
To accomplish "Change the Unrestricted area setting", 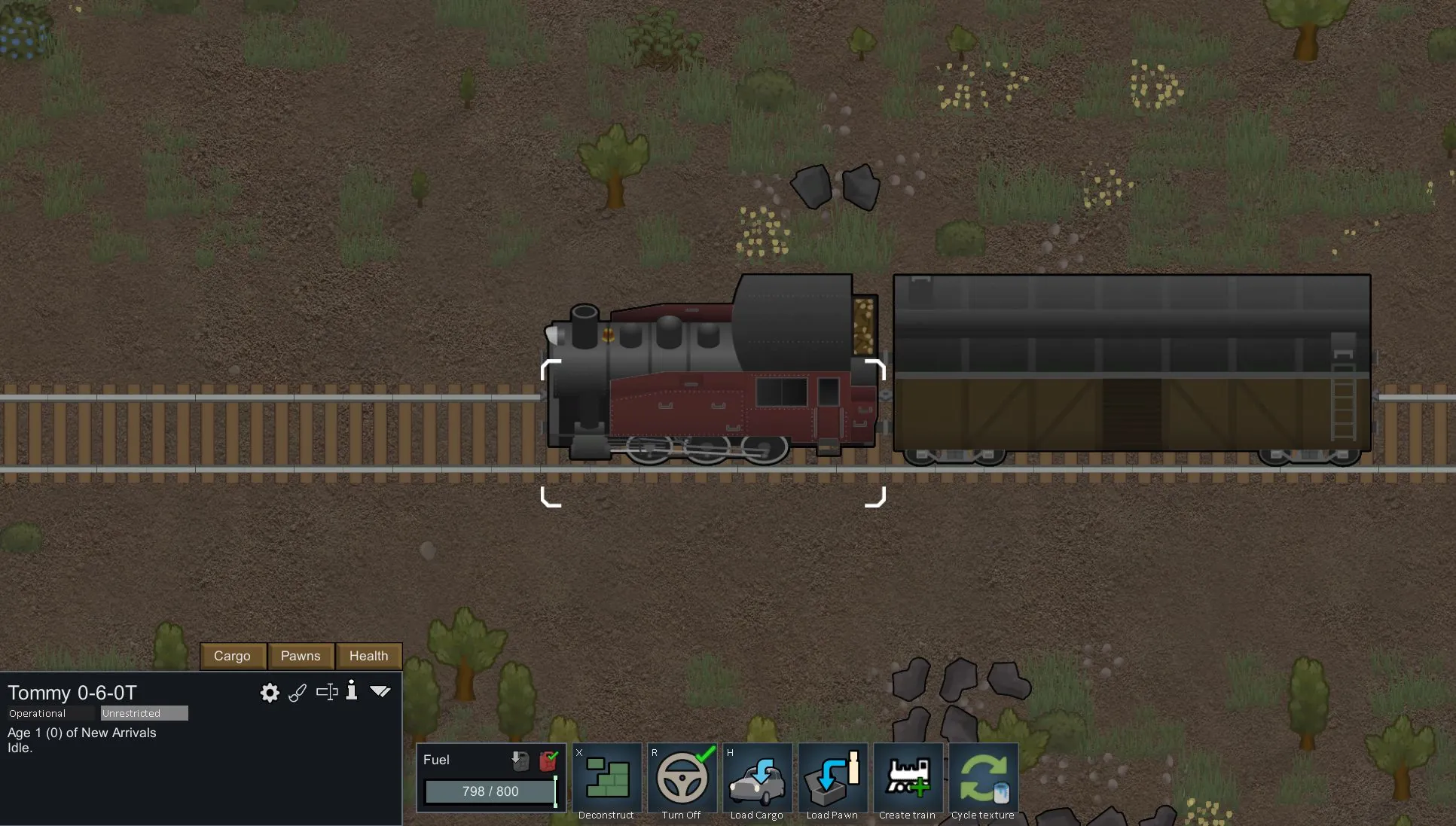I will (x=144, y=713).
